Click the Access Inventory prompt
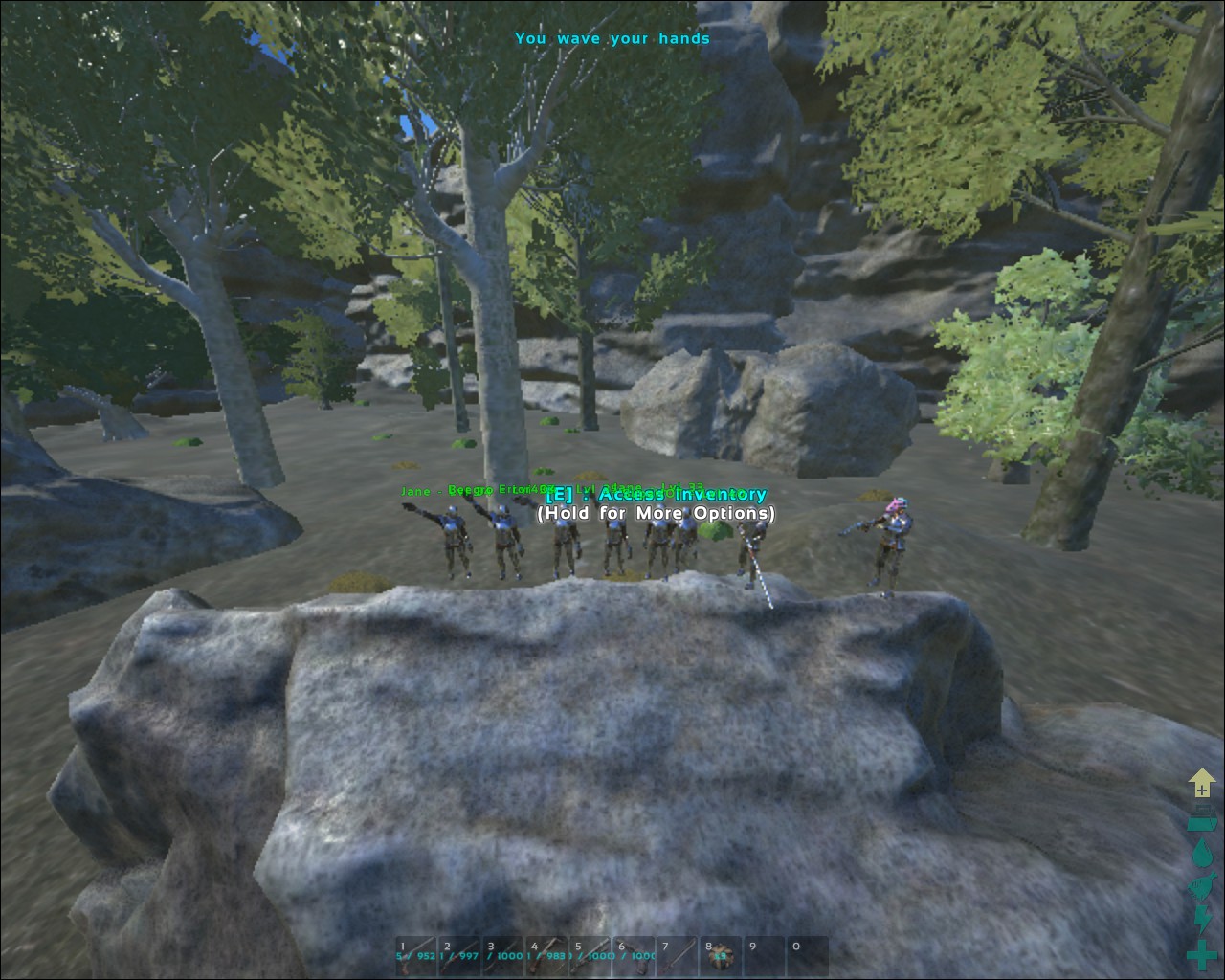The image size is (1225, 980). 655,495
